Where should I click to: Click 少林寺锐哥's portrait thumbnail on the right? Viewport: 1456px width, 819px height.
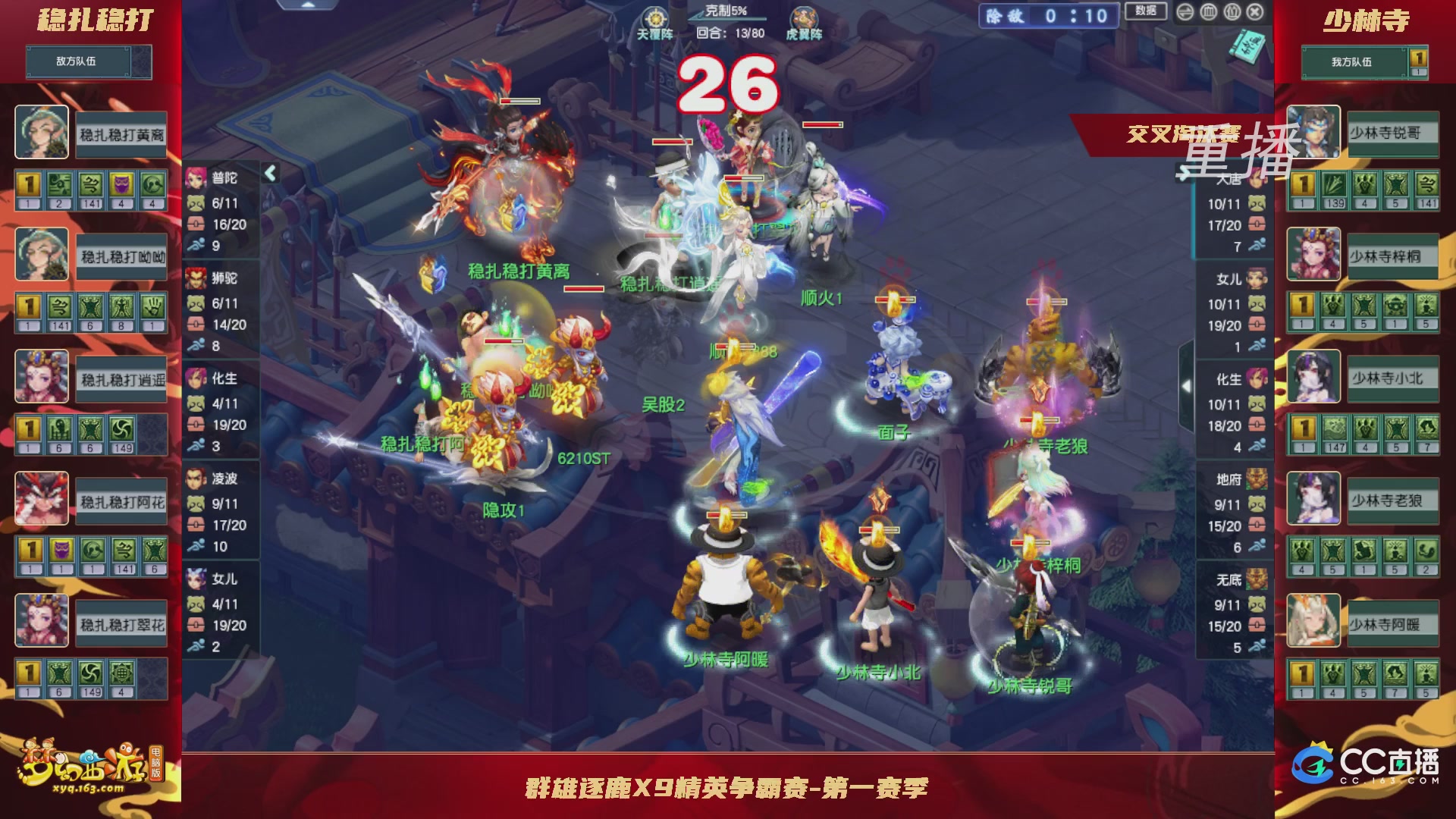tap(1313, 133)
